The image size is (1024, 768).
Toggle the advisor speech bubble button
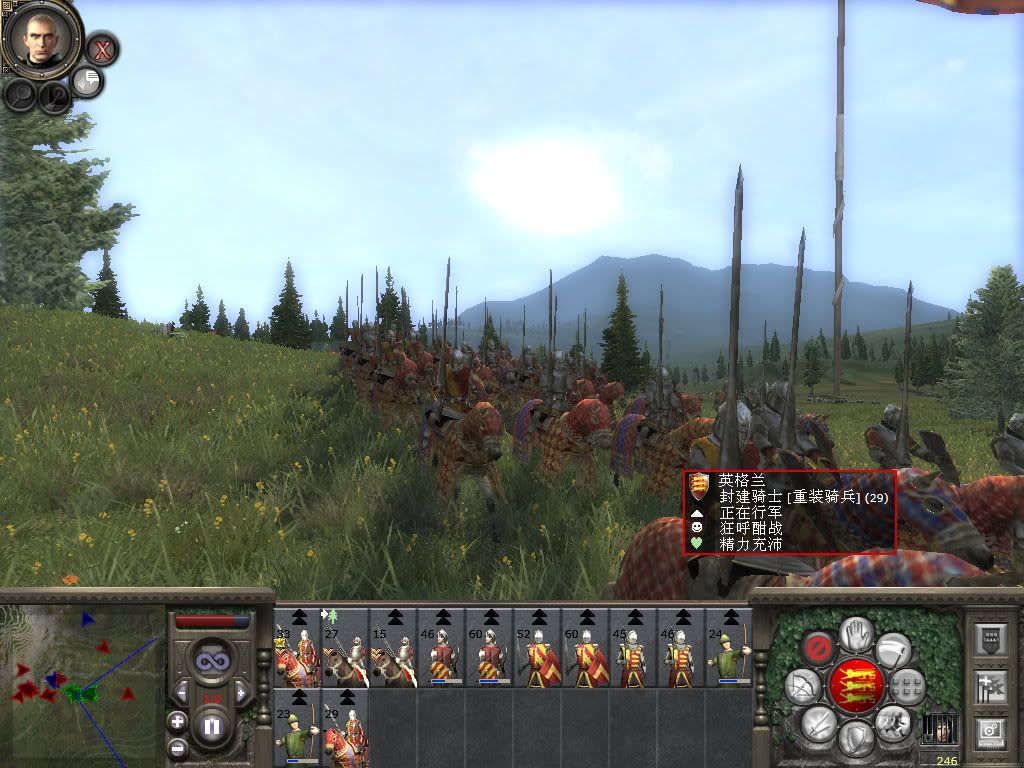88,81
